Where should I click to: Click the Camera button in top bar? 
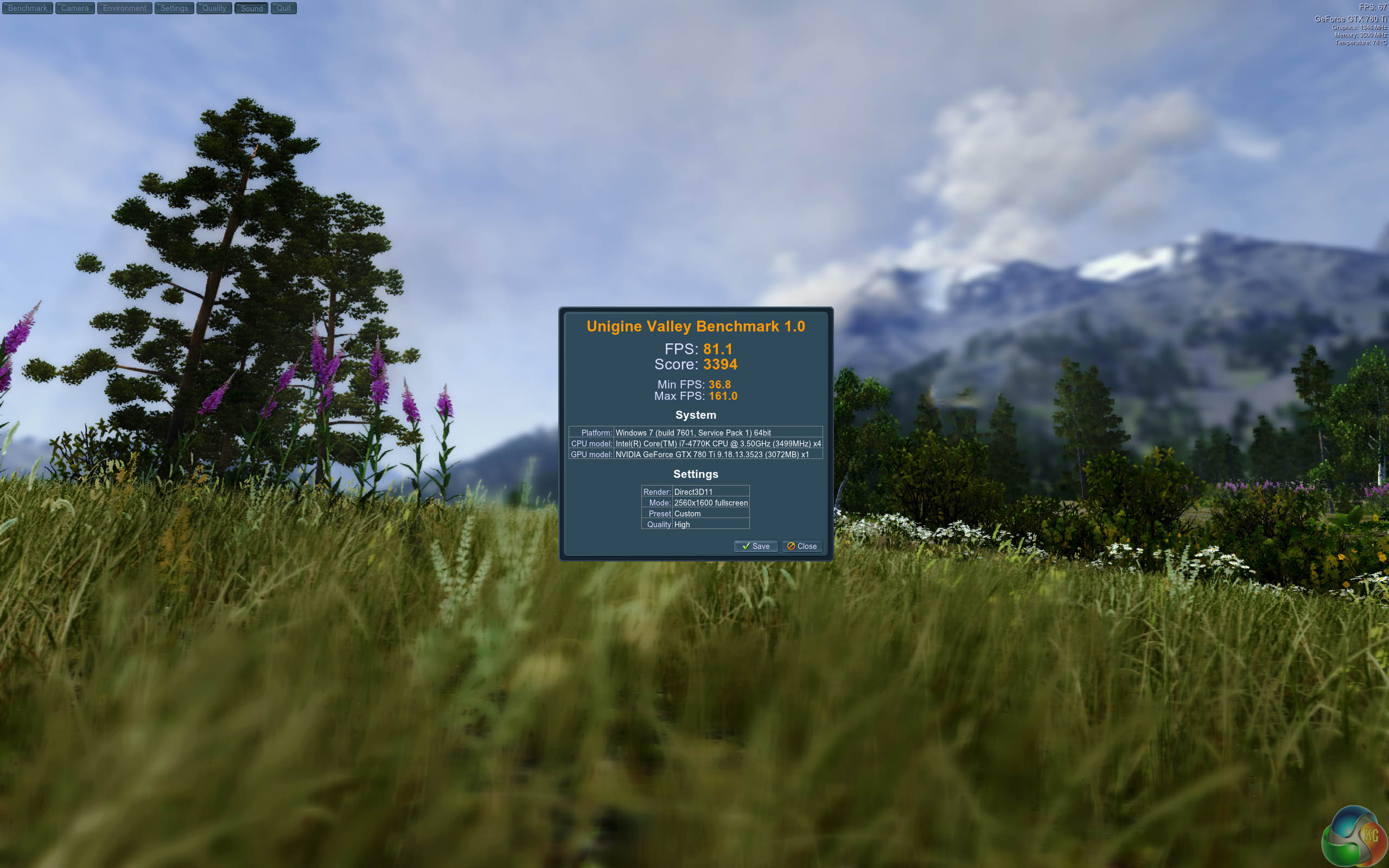(75, 8)
